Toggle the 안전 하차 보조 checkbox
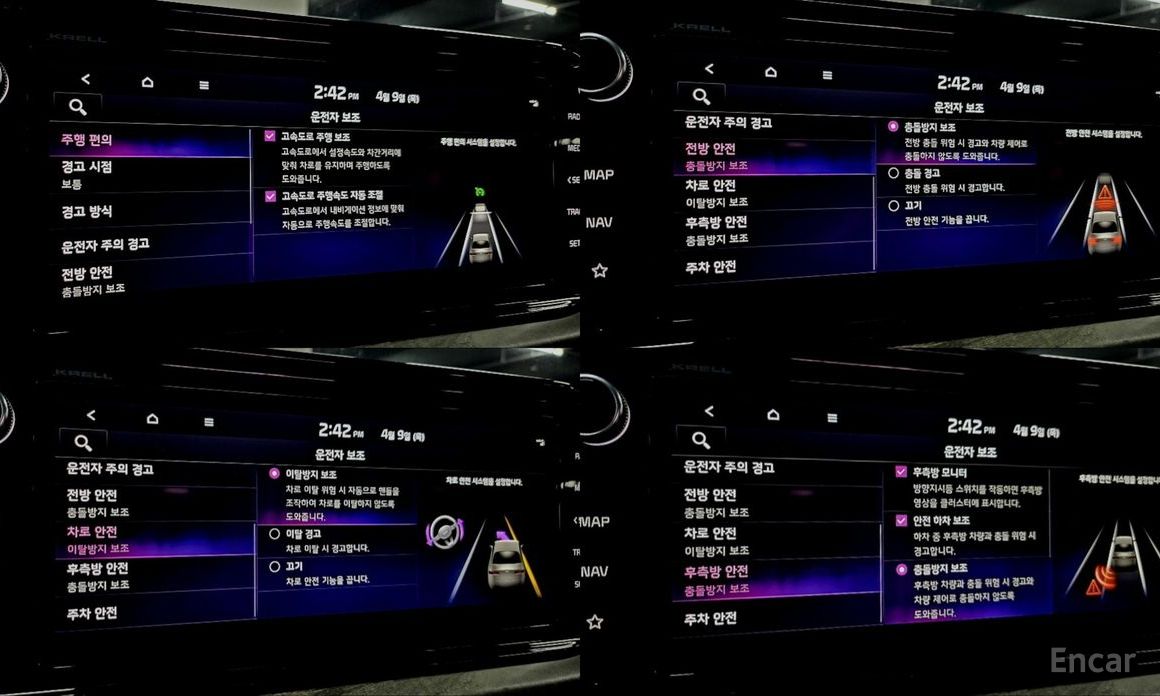Image resolution: width=1160 pixels, height=696 pixels. (901, 520)
